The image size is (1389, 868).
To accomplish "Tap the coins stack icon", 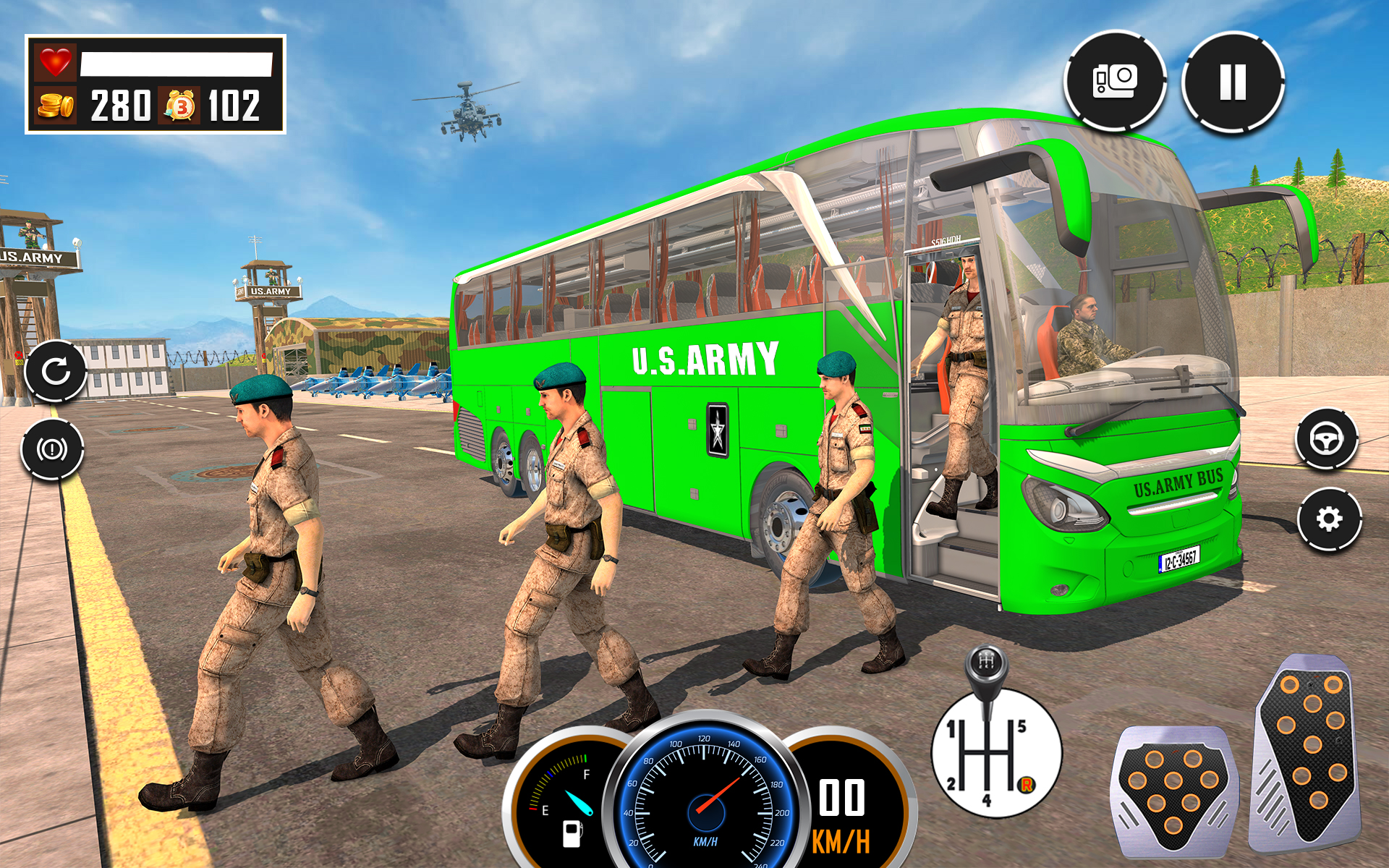I will [54, 106].
